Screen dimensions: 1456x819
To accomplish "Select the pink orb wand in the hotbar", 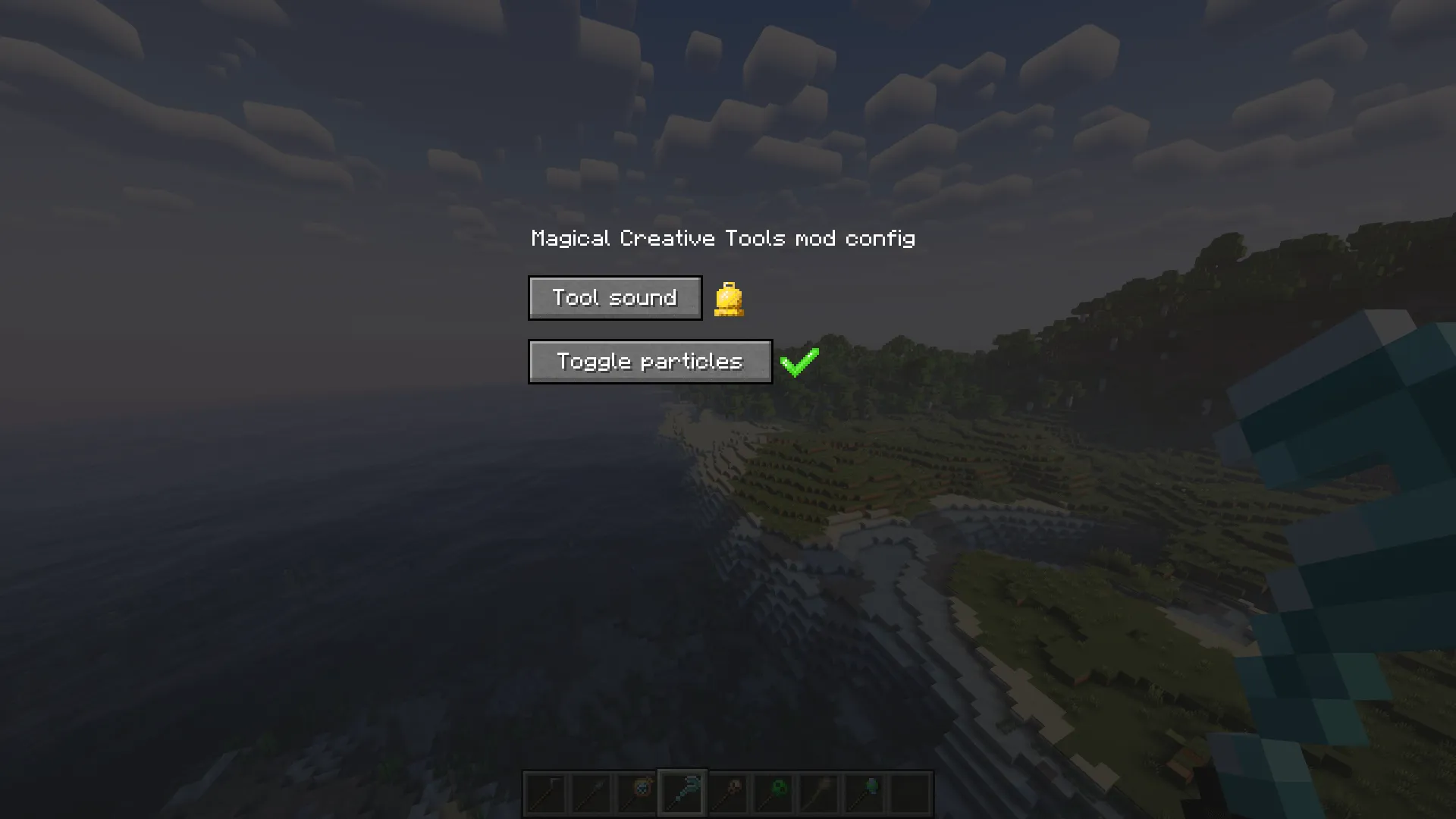I will click(x=726, y=791).
